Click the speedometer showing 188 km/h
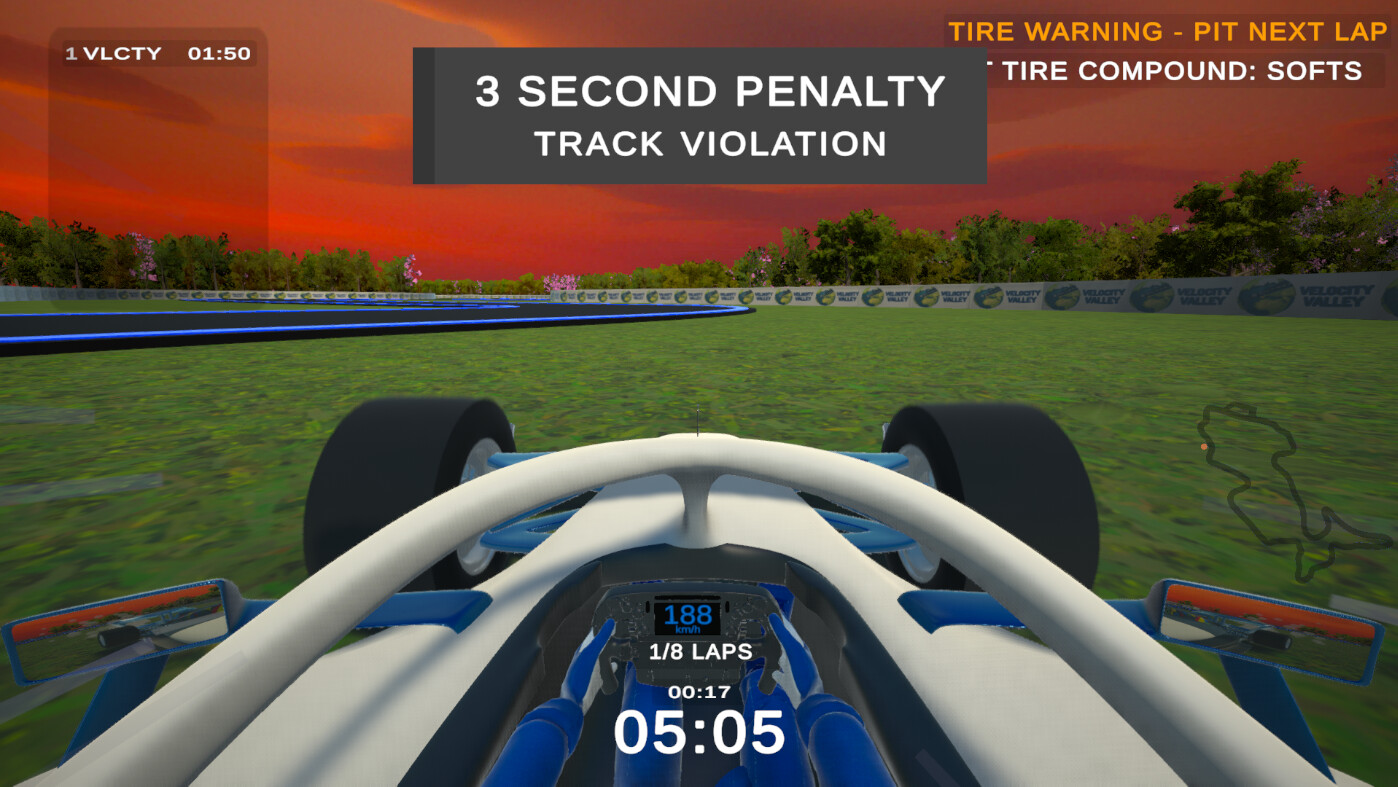Screen dimensions: 1398x787 (x=686, y=617)
